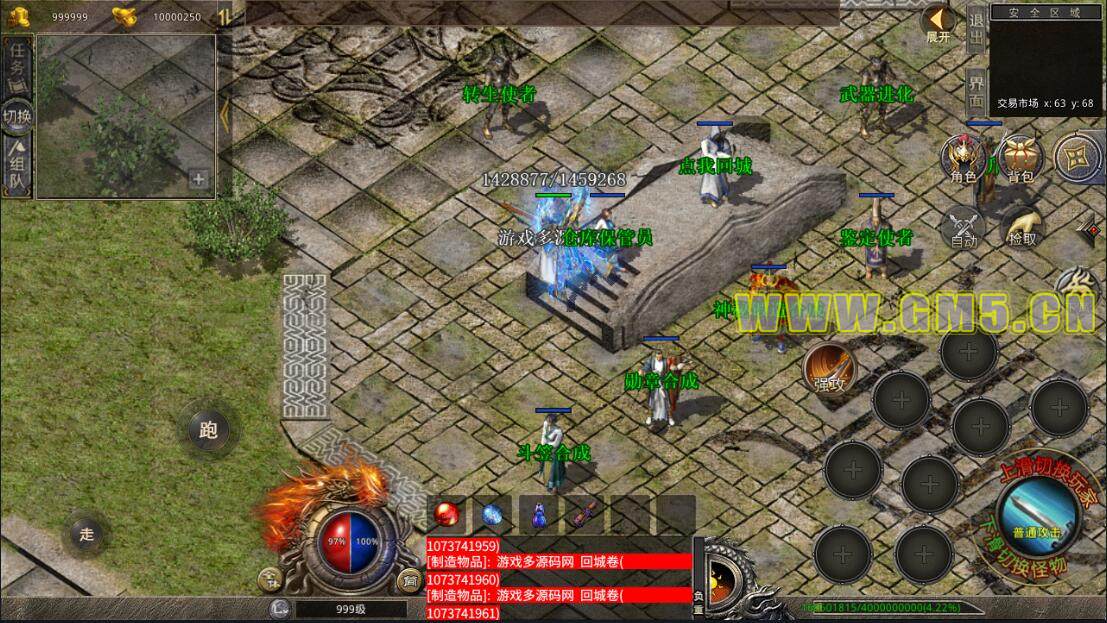Toggle 自动 auto-combat mode
Screen dimensions: 1107x623
pyautogui.click(x=964, y=226)
